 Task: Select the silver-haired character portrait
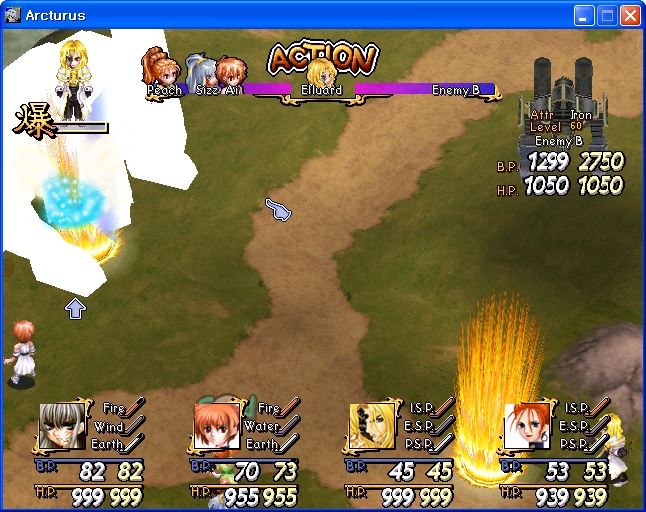pos(62,426)
